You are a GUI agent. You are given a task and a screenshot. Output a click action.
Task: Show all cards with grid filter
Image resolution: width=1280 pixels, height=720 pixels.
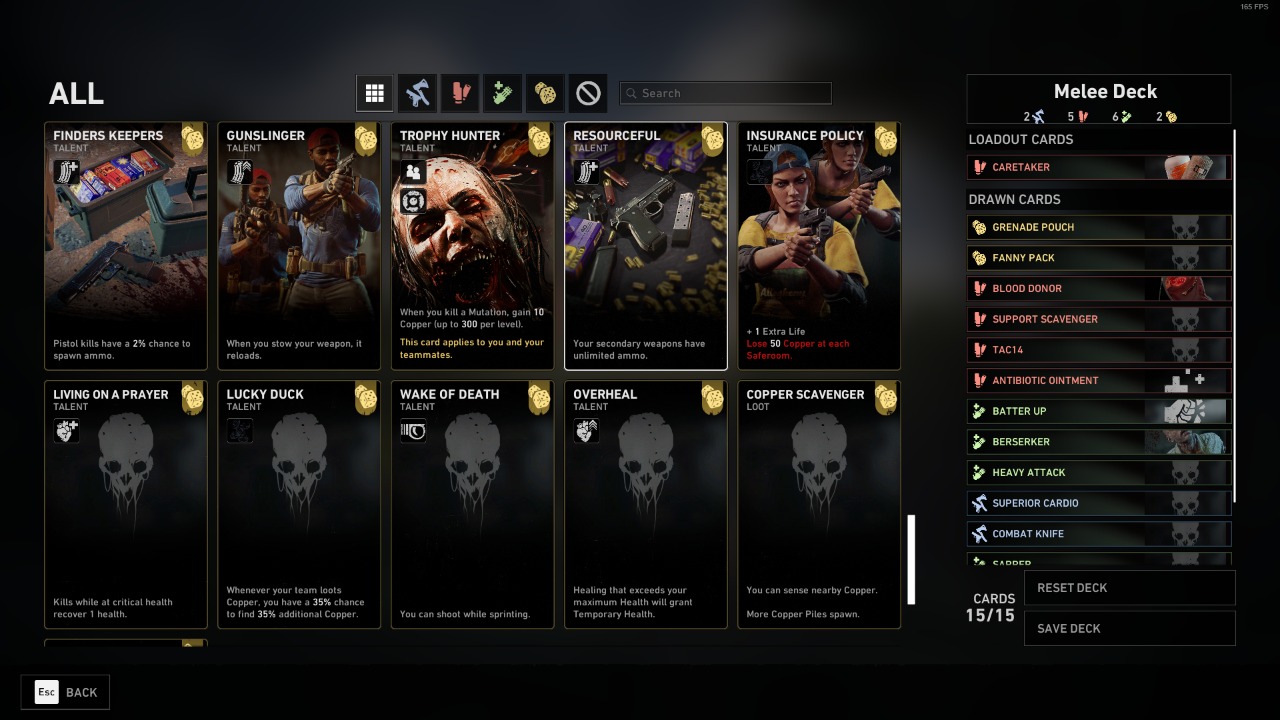click(375, 93)
